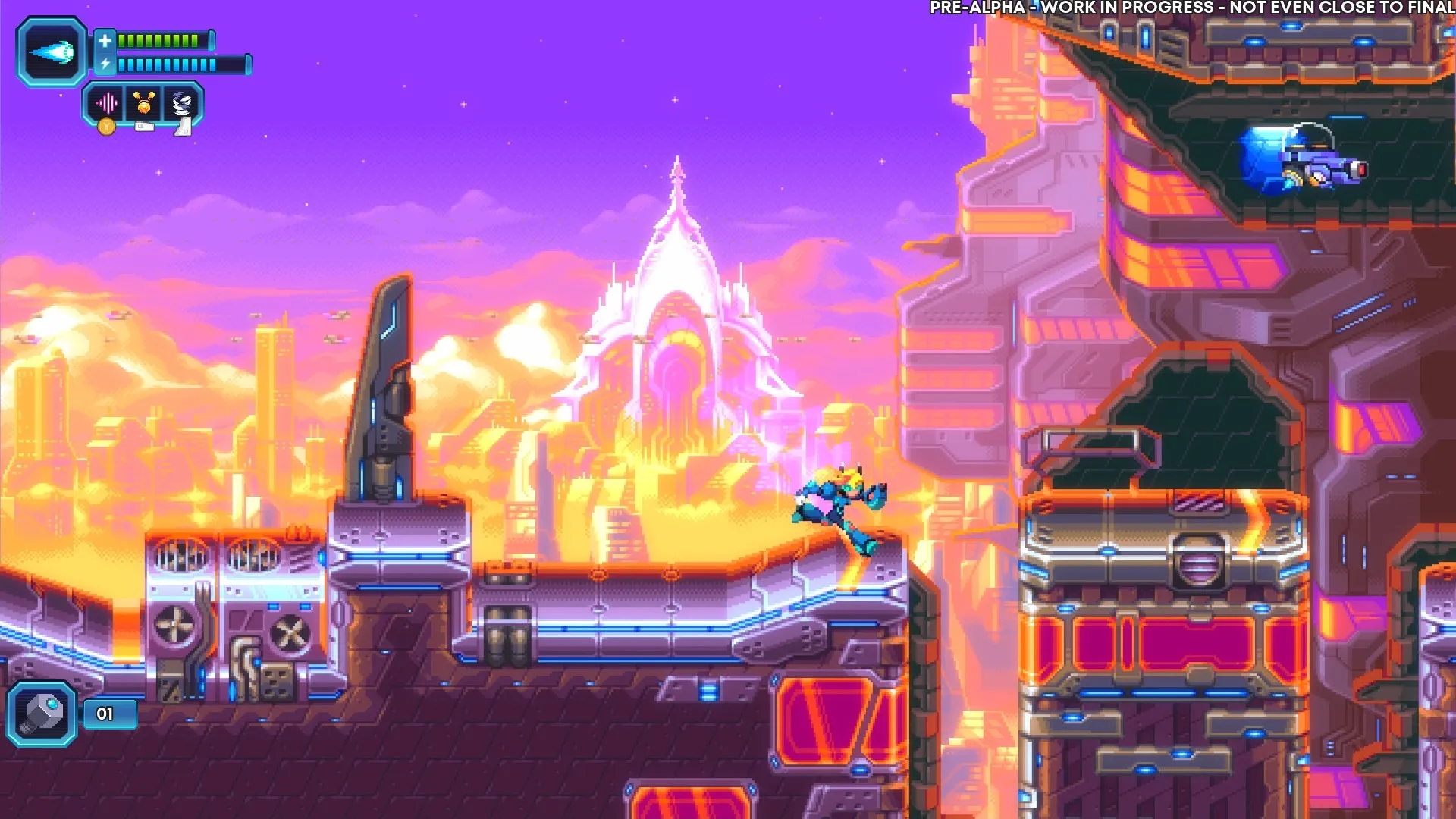Trigger the white tornado ability

[182, 102]
